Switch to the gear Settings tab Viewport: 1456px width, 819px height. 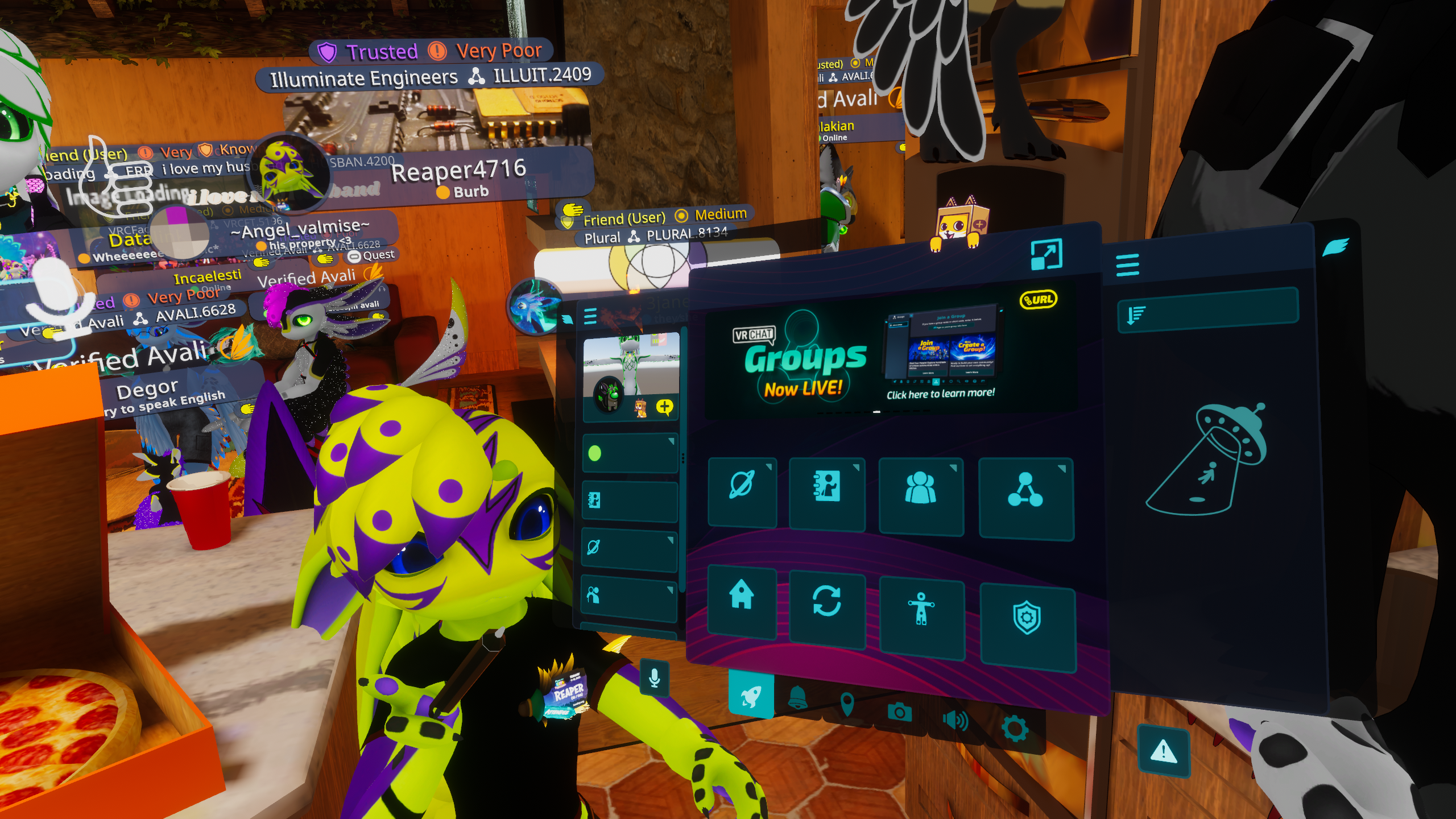[x=1014, y=729]
